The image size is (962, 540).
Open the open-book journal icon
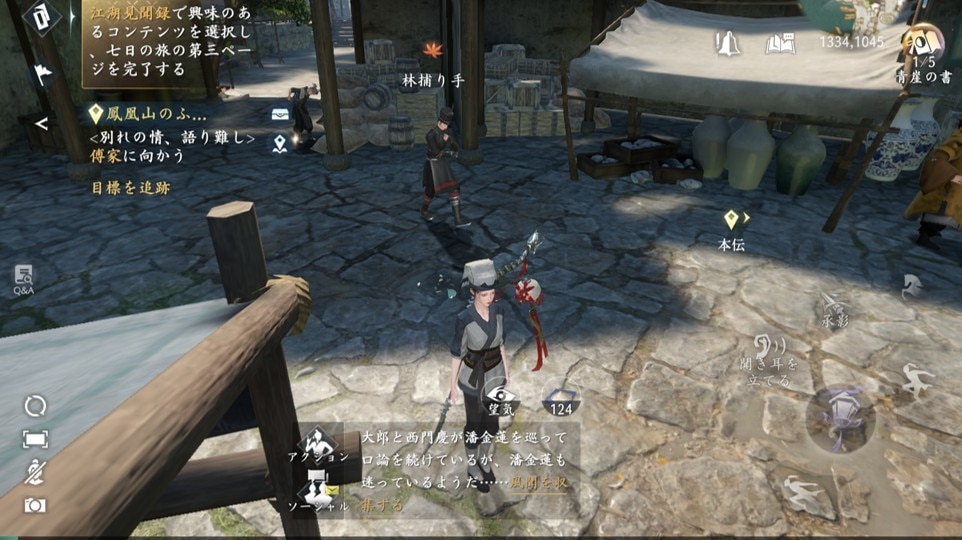(780, 42)
